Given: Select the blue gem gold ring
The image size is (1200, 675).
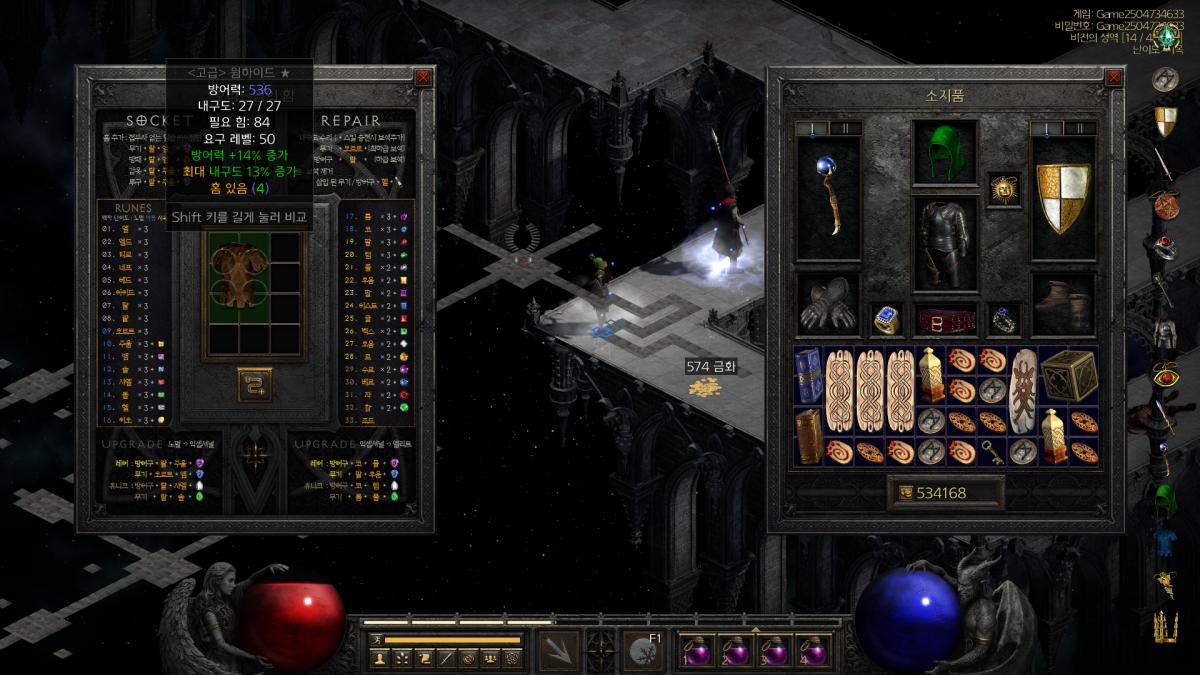Looking at the screenshot, I should (x=887, y=319).
